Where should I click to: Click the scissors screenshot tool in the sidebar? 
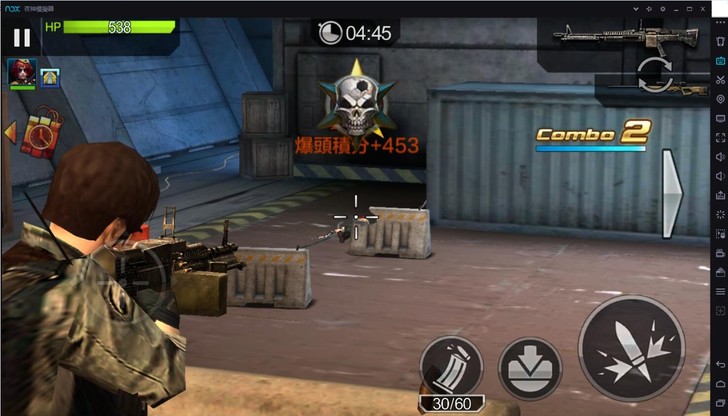tap(720, 80)
